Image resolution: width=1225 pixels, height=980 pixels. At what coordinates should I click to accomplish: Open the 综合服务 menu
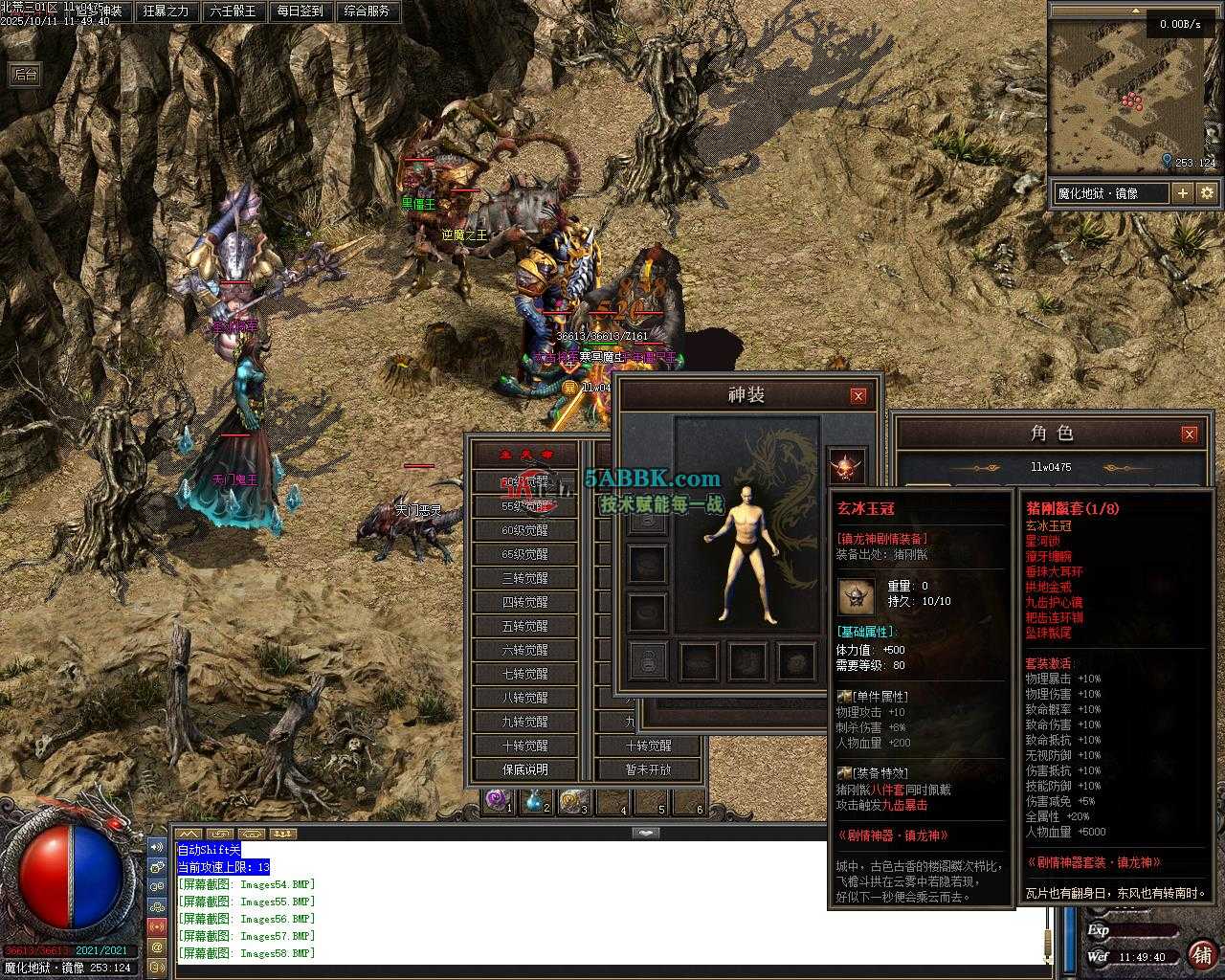[366, 11]
